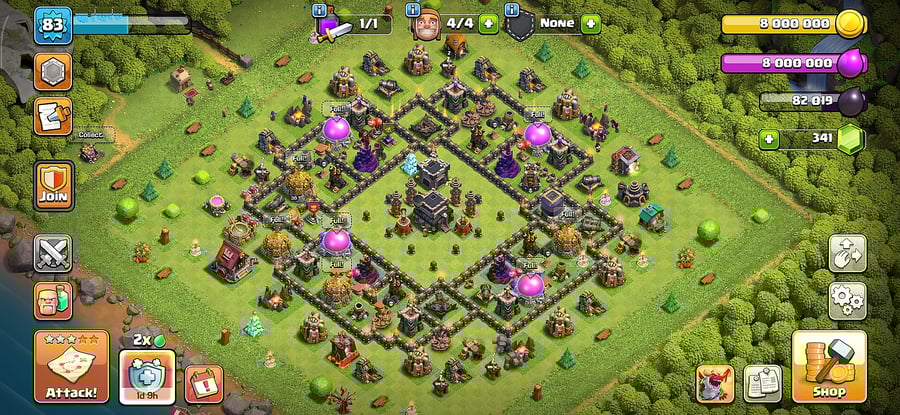Screen dimensions: 900x415
Task: Open the hexagon badge button
Action: pyautogui.click(x=53, y=71)
